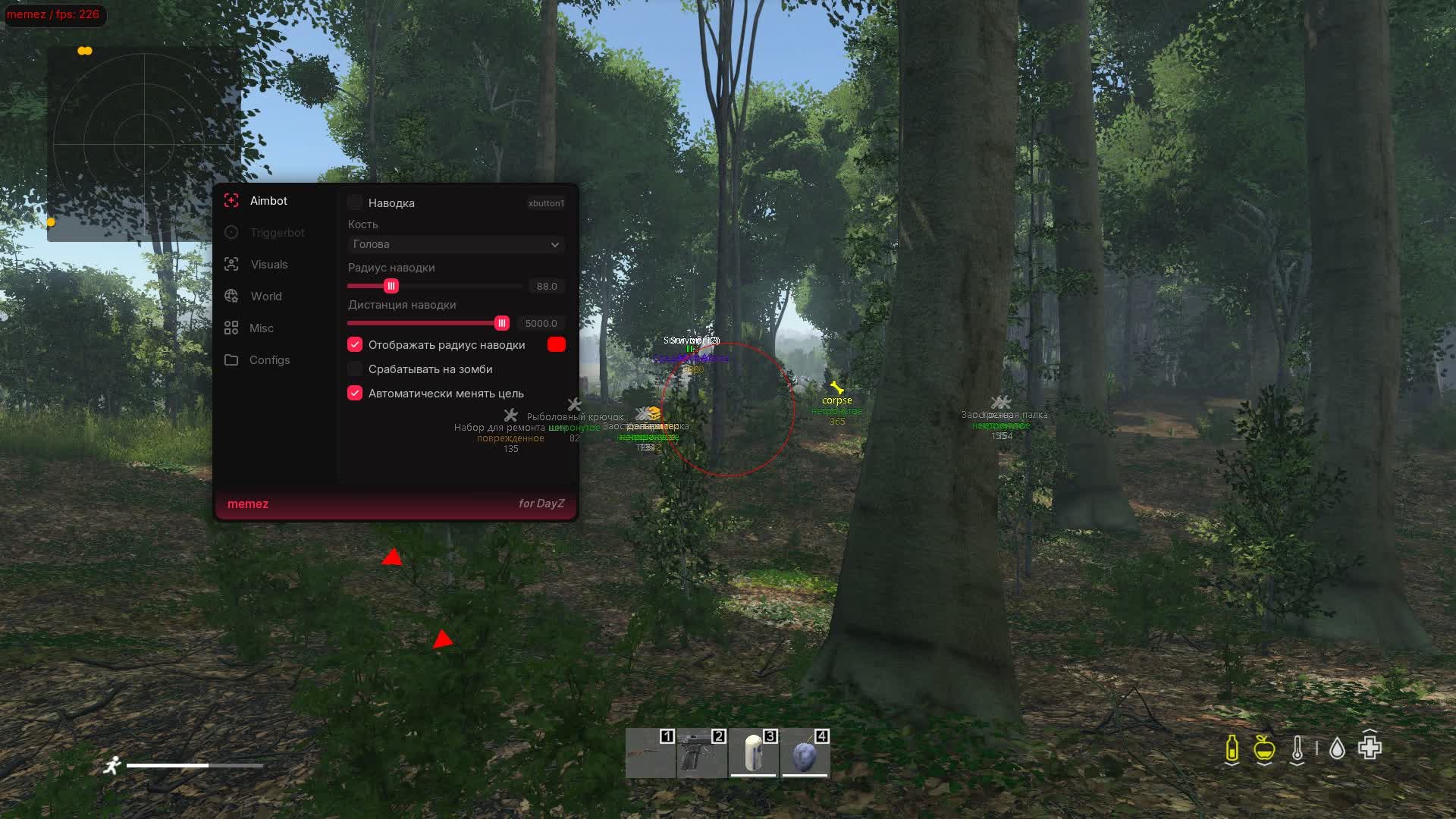This screenshot has height=819, width=1456.
Task: Enable the Срабатывать на зомби checkbox
Action: click(354, 369)
